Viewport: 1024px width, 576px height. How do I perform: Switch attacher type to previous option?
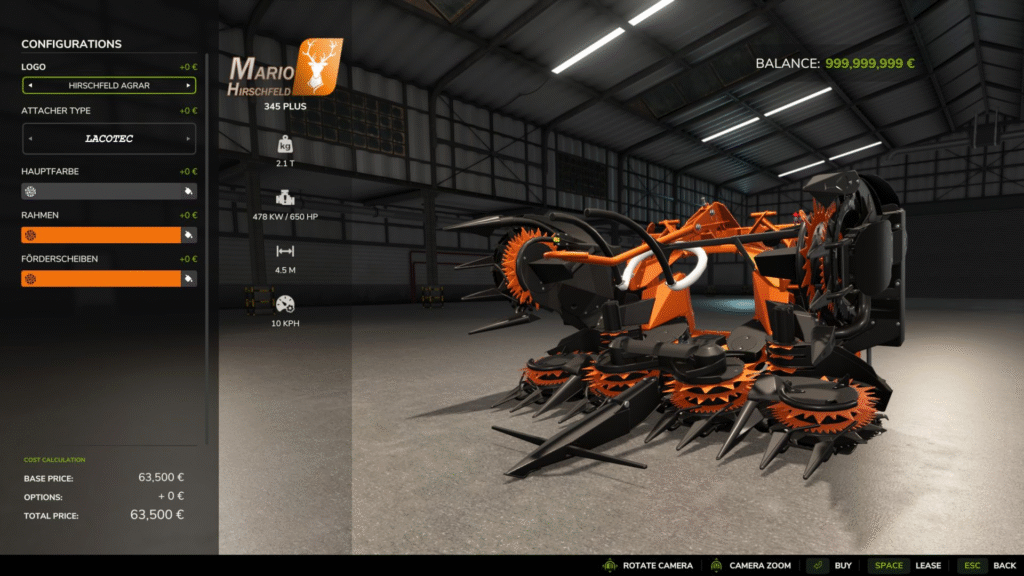[x=30, y=139]
